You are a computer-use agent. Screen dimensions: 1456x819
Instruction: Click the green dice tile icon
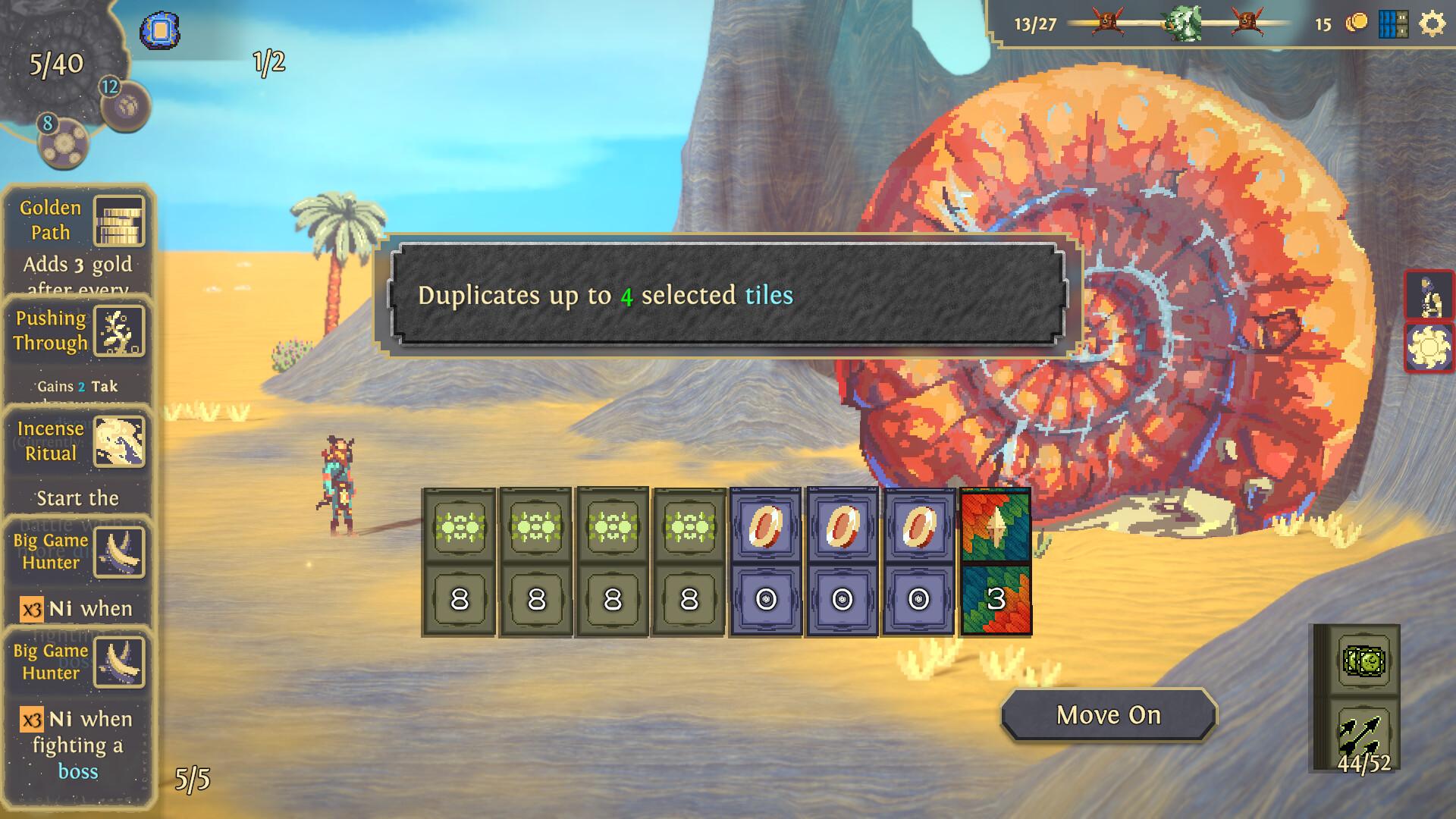[1363, 662]
